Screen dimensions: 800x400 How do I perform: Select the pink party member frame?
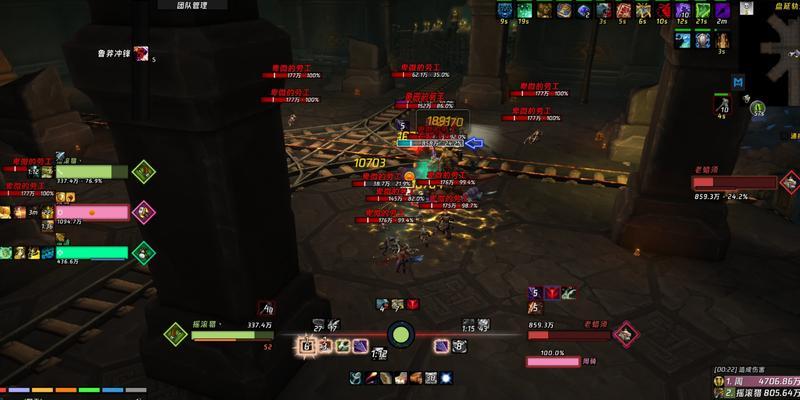91,212
